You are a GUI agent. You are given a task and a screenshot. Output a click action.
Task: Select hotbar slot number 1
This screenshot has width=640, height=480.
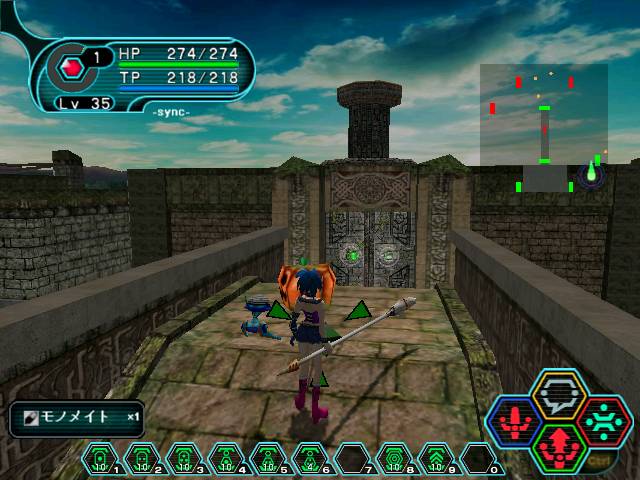click(x=100, y=458)
